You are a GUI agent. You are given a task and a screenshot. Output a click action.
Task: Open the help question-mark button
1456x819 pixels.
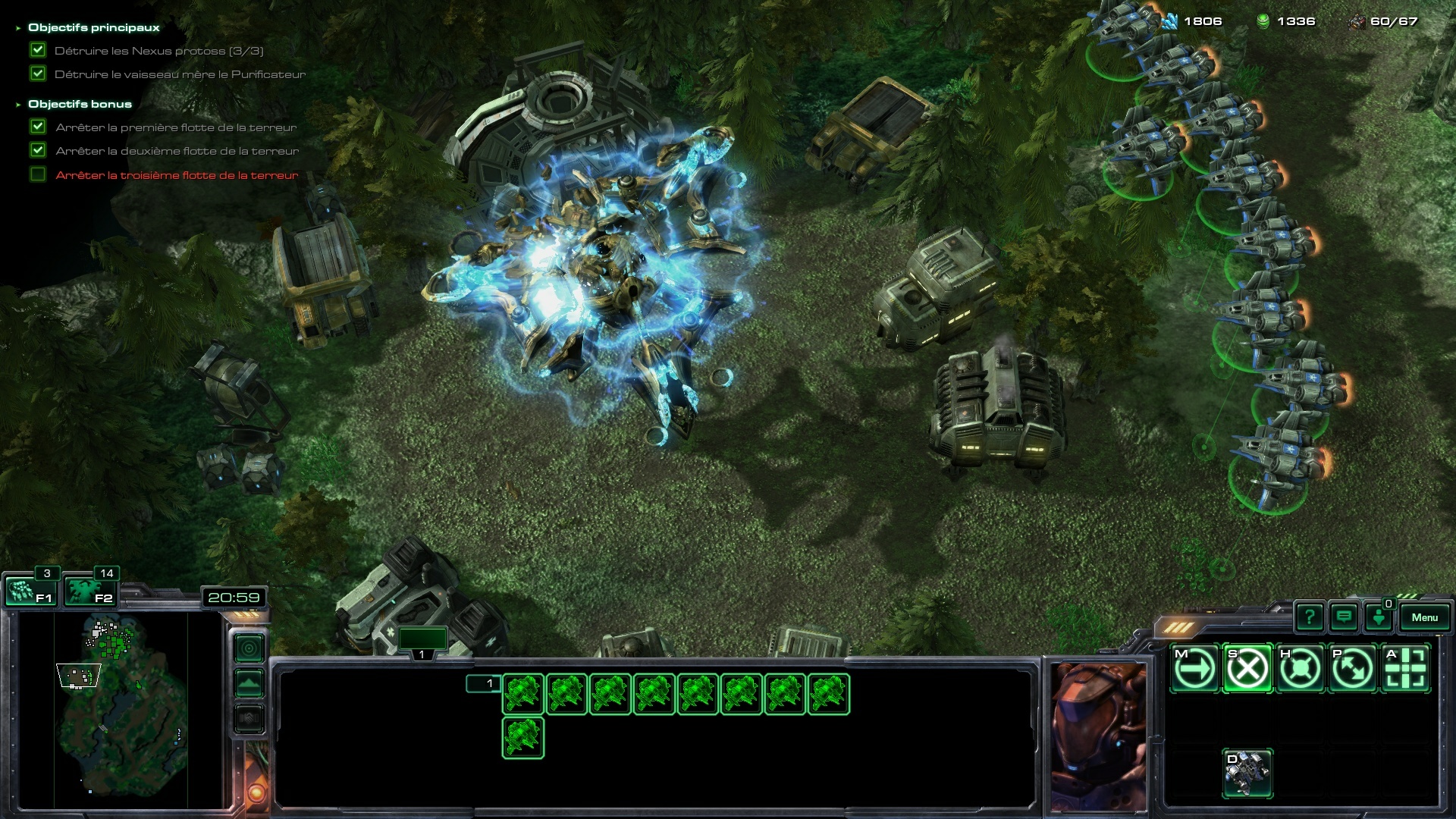[x=1310, y=617]
